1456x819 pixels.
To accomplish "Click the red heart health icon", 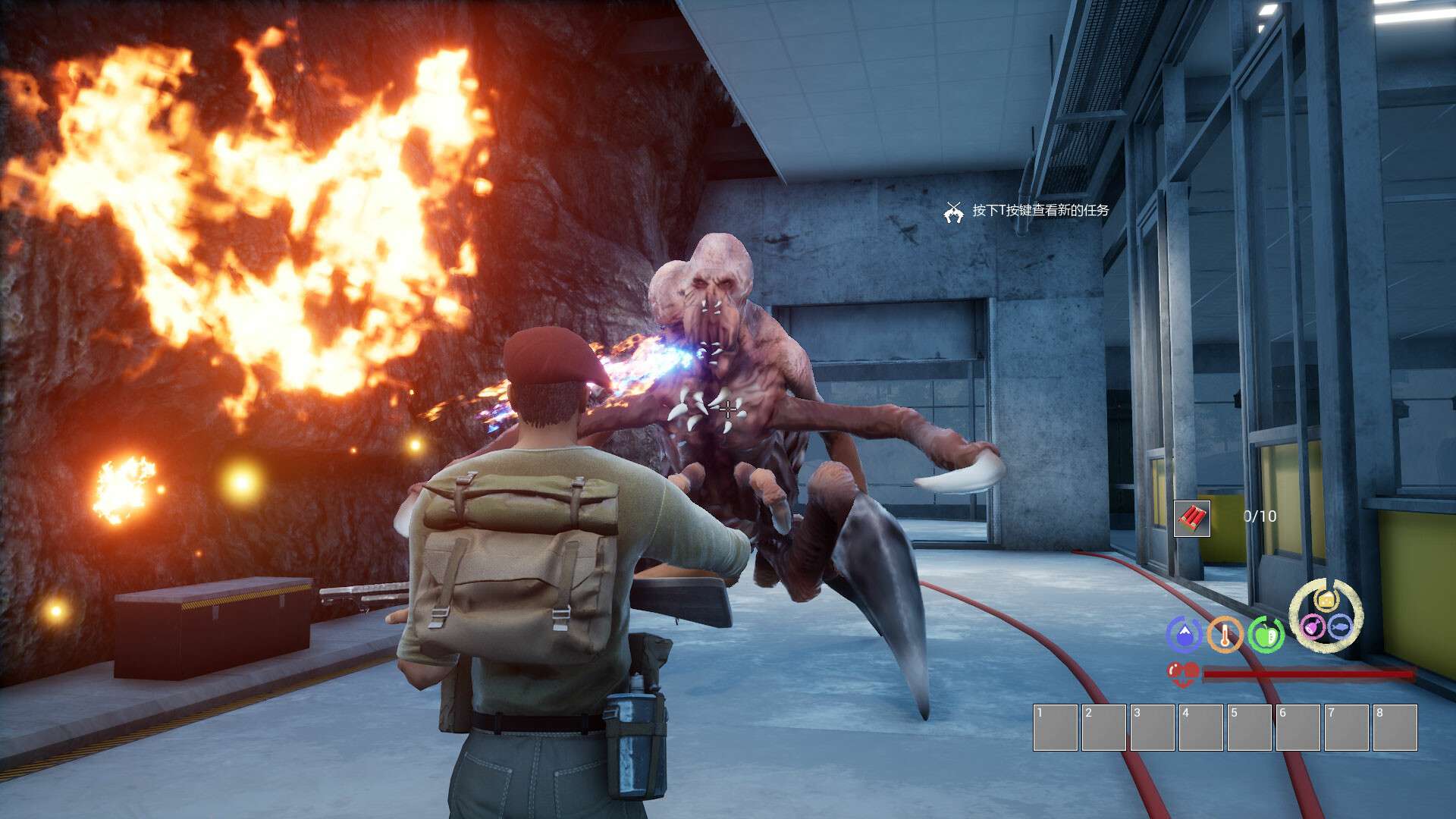I will tap(1182, 673).
